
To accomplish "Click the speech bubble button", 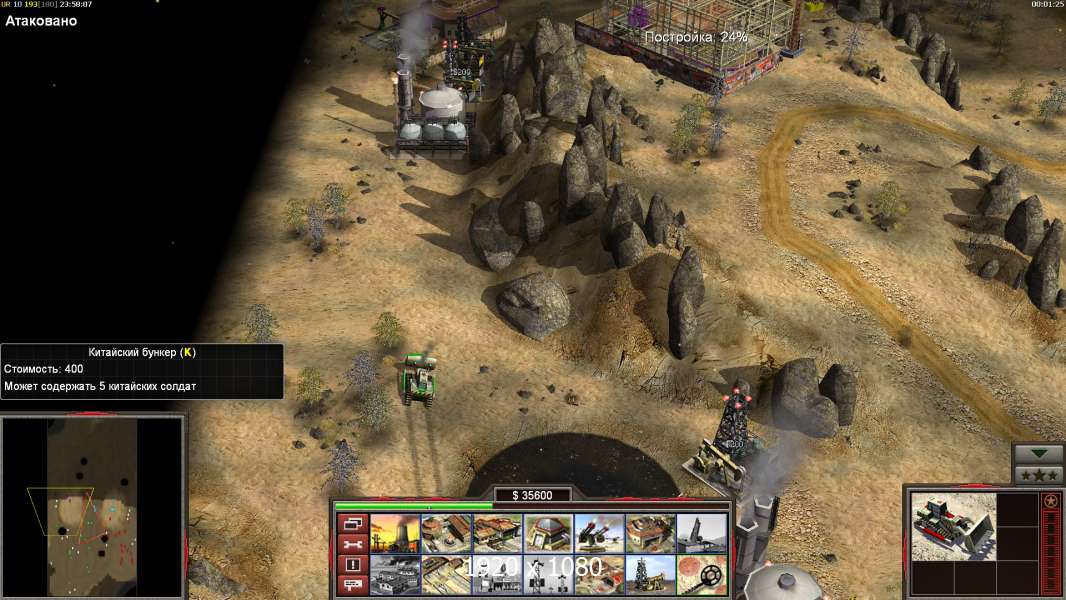I will pos(351,585).
